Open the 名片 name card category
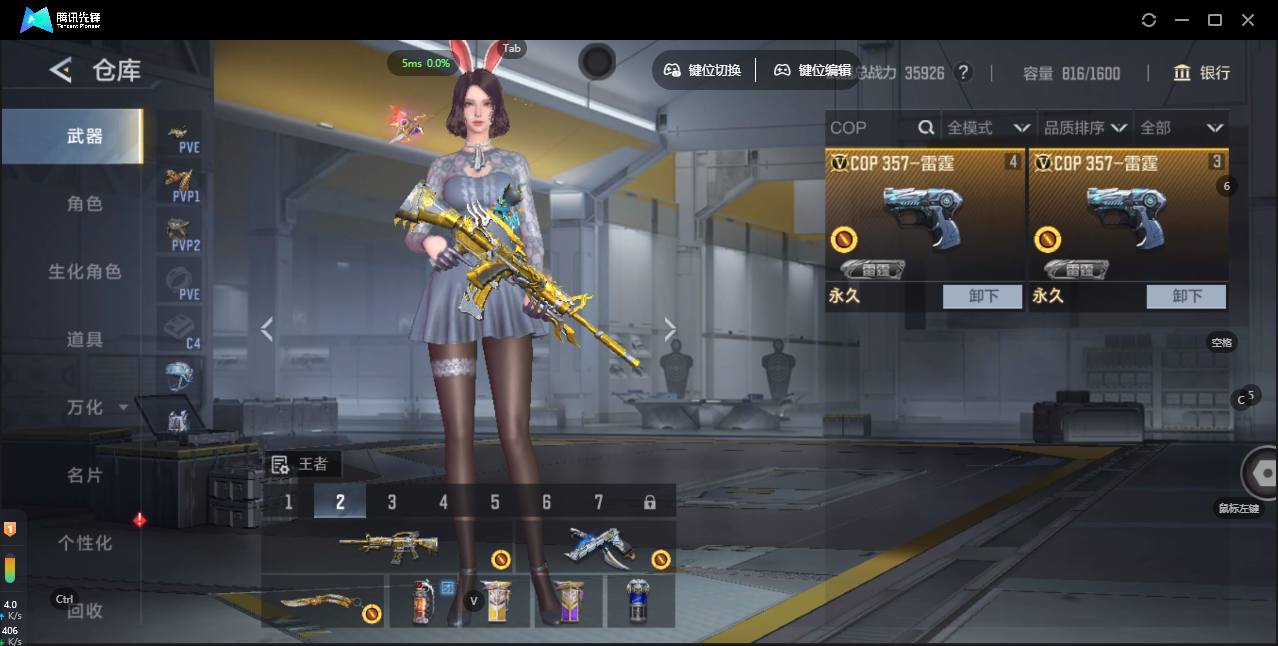The width and height of the screenshot is (1278, 646). 84,476
